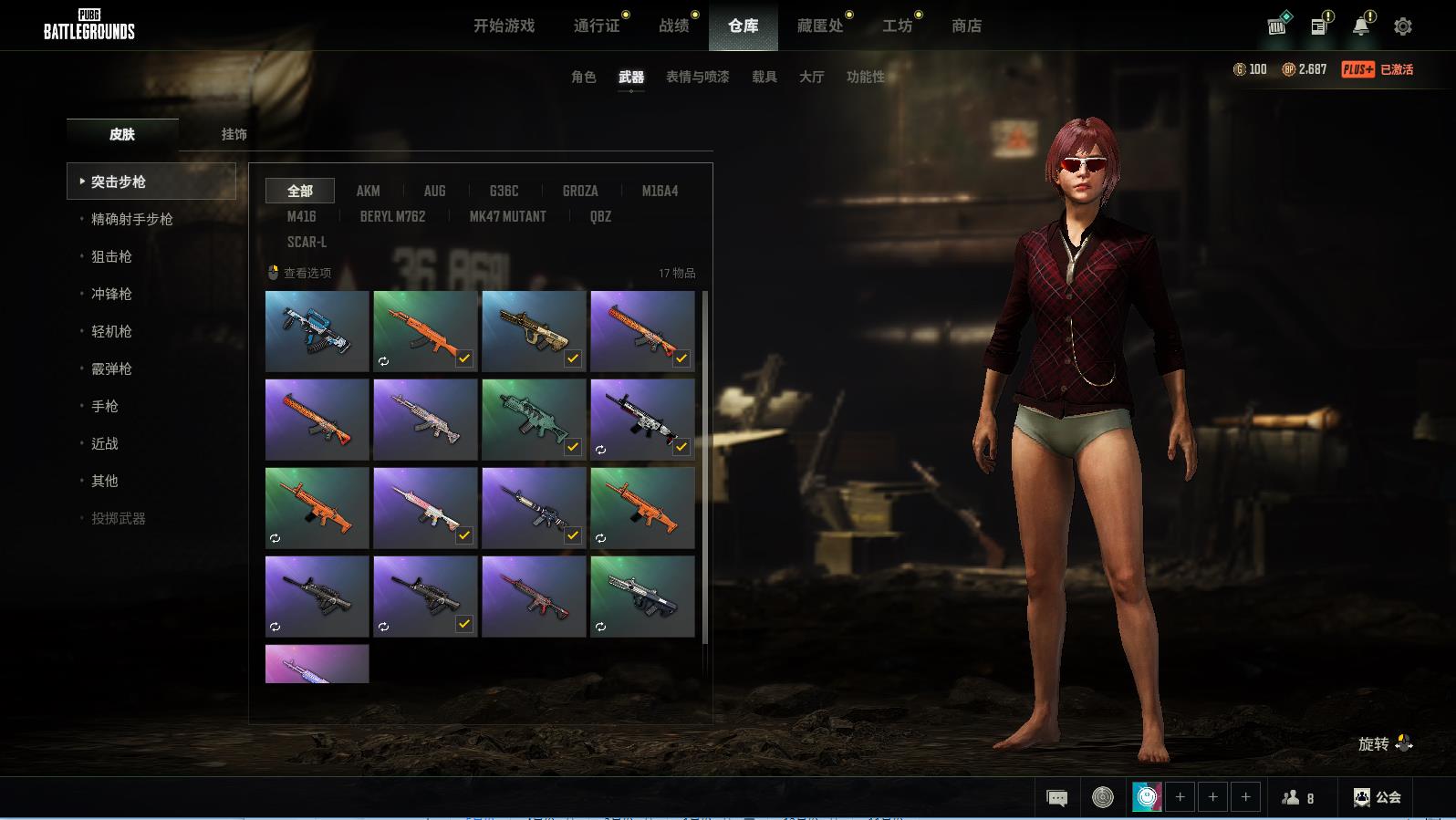Select the tan AUG skin thumbnail
Viewport: 1456px width, 820px height.
pos(534,330)
